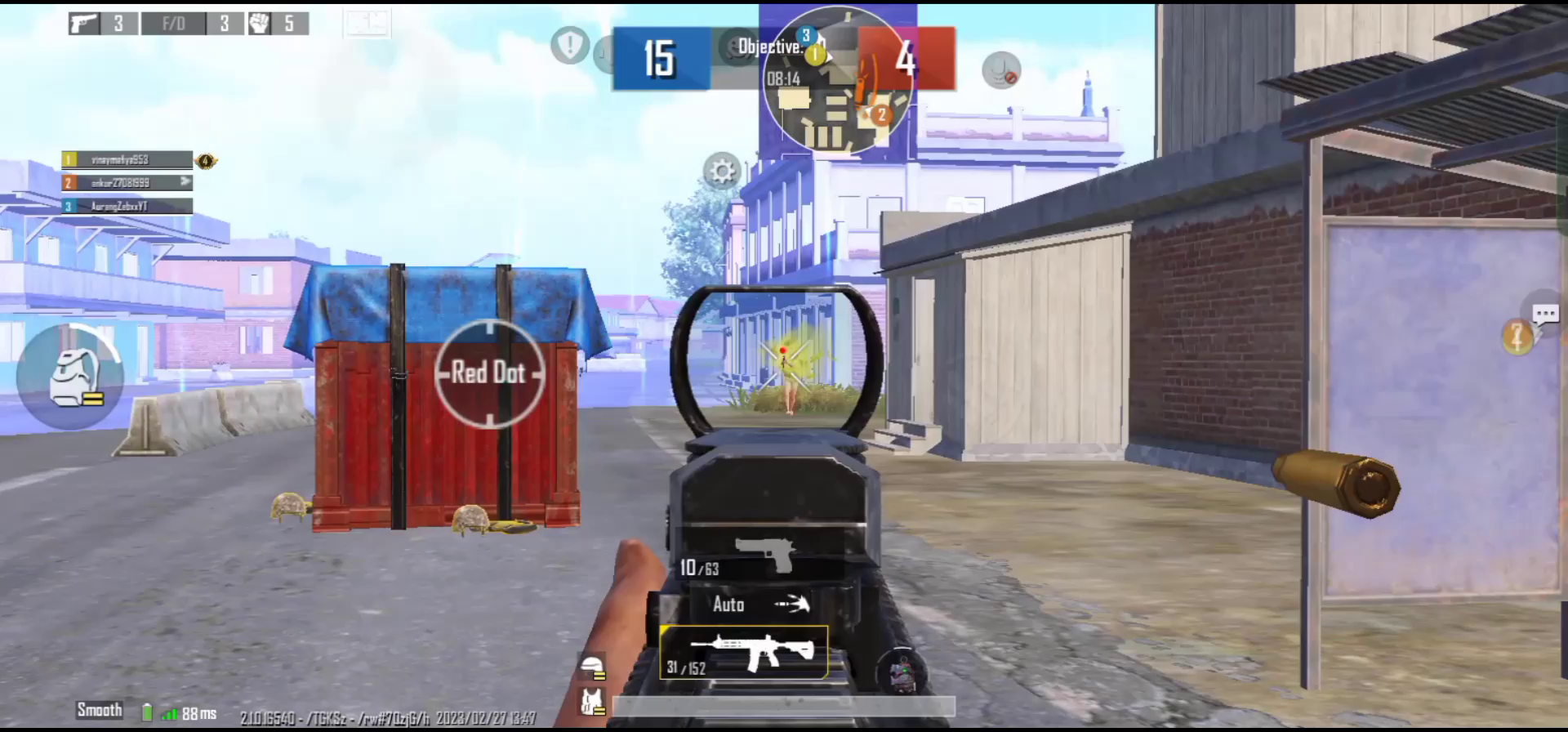
Task: Switch to the F/D weapon slot
Action: tap(173, 24)
